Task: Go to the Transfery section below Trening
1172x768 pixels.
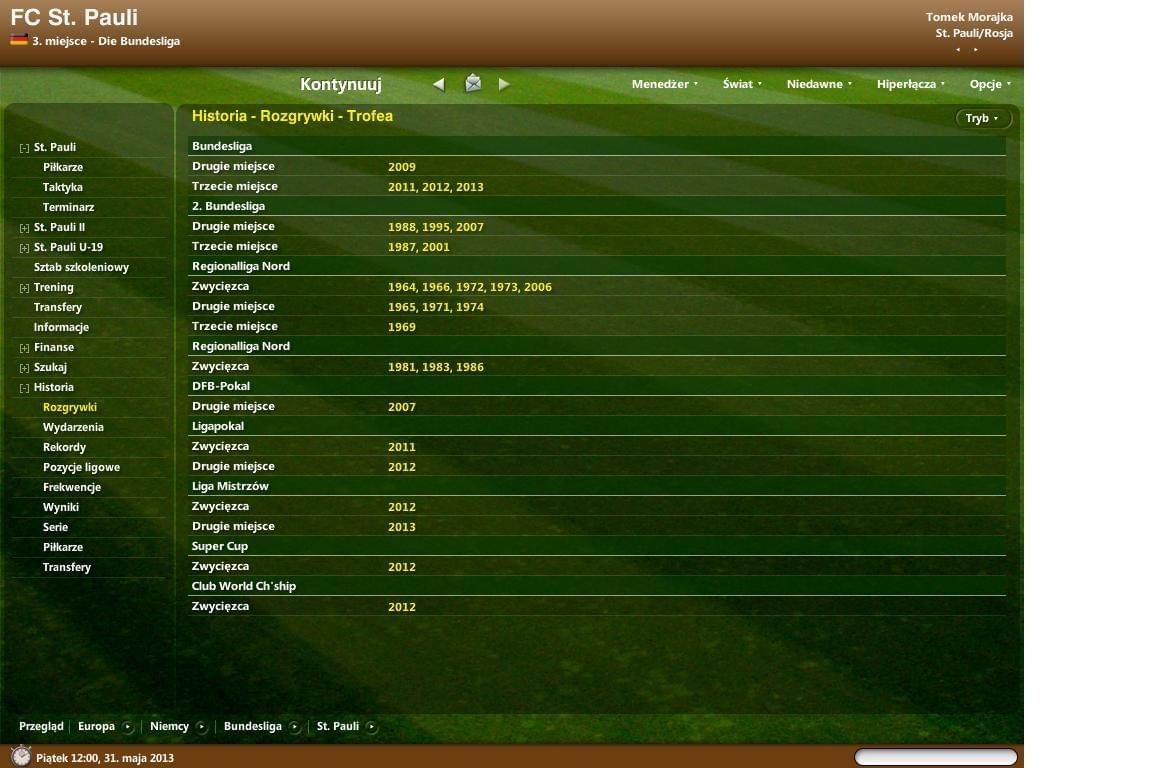Action: [58, 307]
